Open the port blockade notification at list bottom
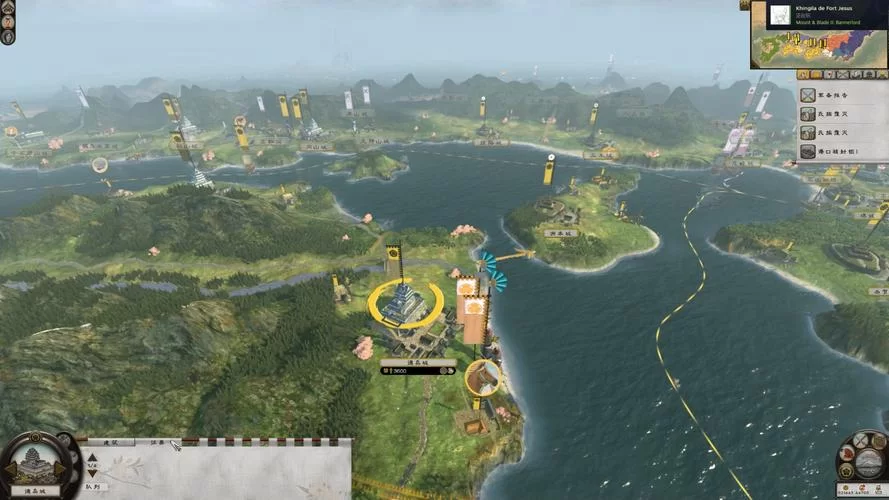The width and height of the screenshot is (889, 500). click(x=808, y=151)
